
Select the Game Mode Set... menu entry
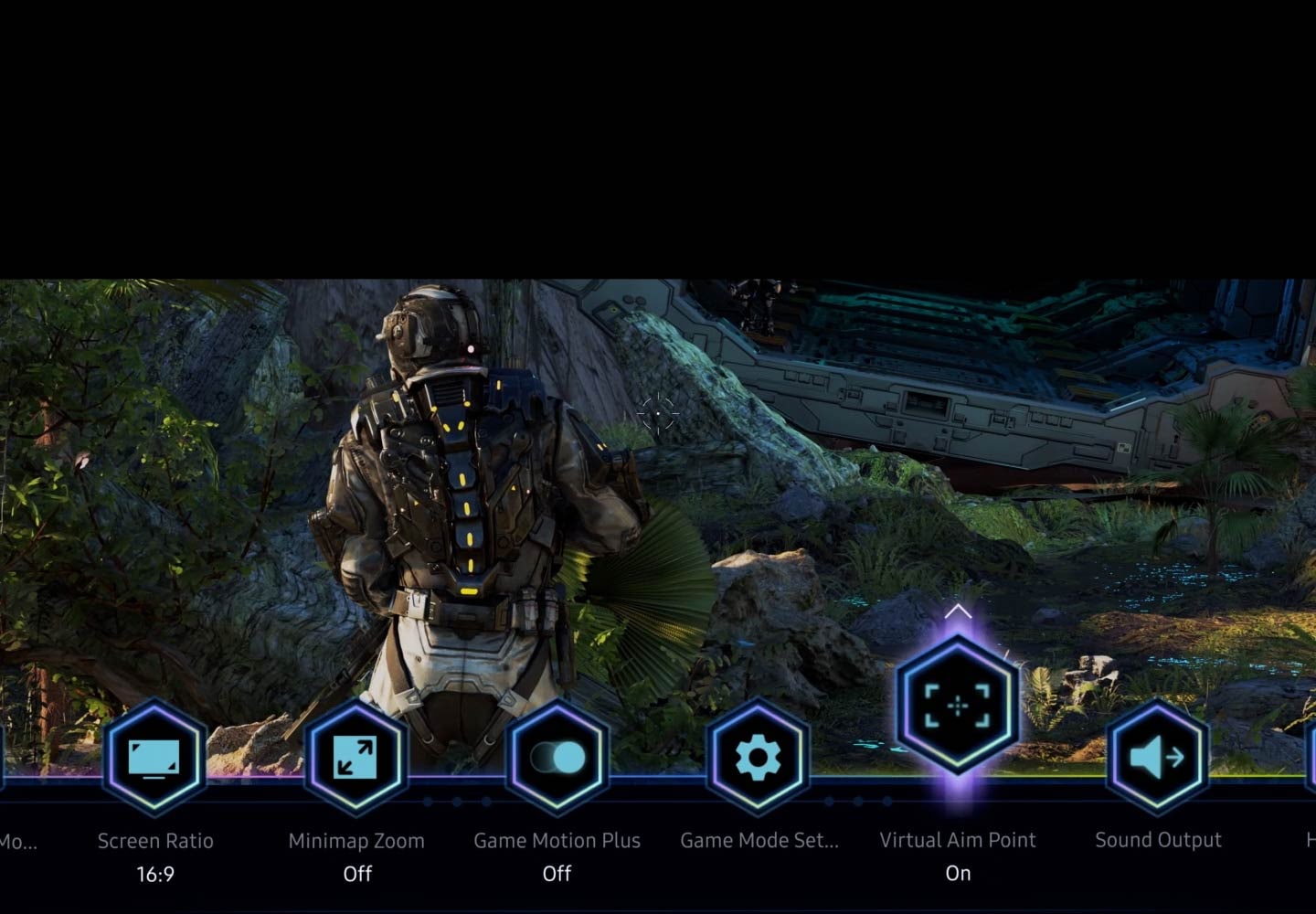point(759,839)
